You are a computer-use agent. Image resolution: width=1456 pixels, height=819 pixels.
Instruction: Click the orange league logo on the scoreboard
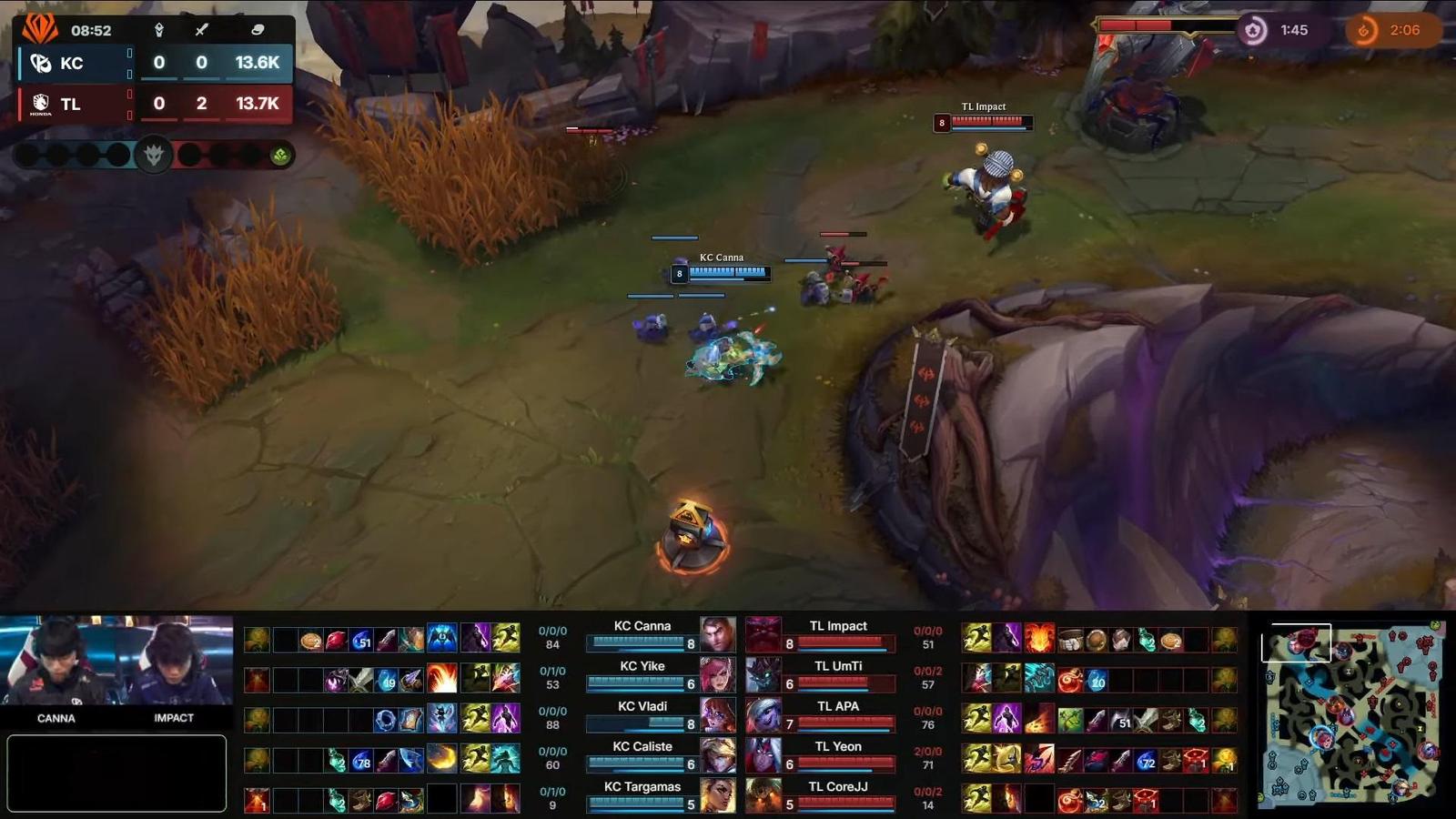pyautogui.click(x=38, y=28)
